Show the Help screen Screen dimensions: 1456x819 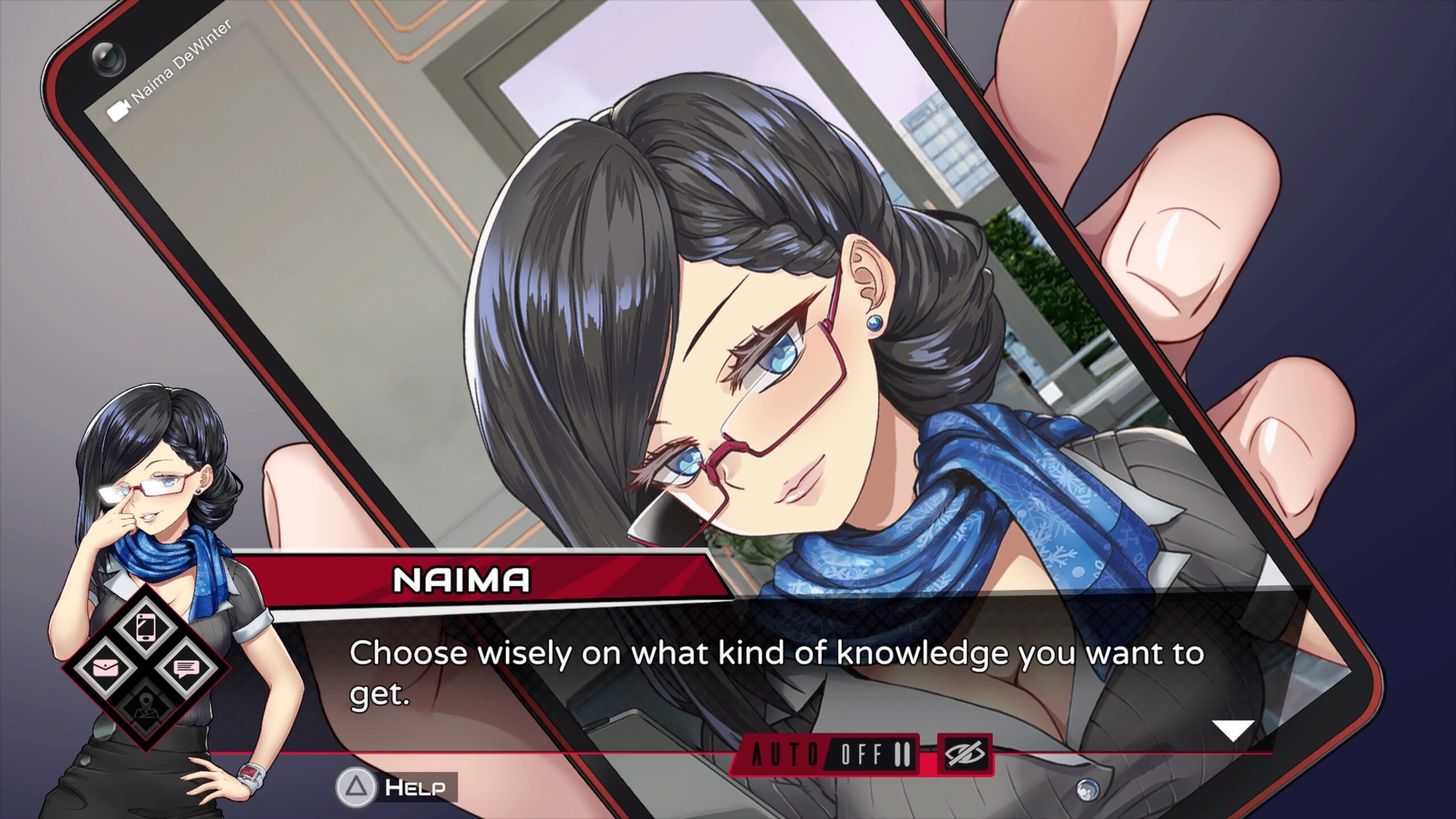[397, 787]
